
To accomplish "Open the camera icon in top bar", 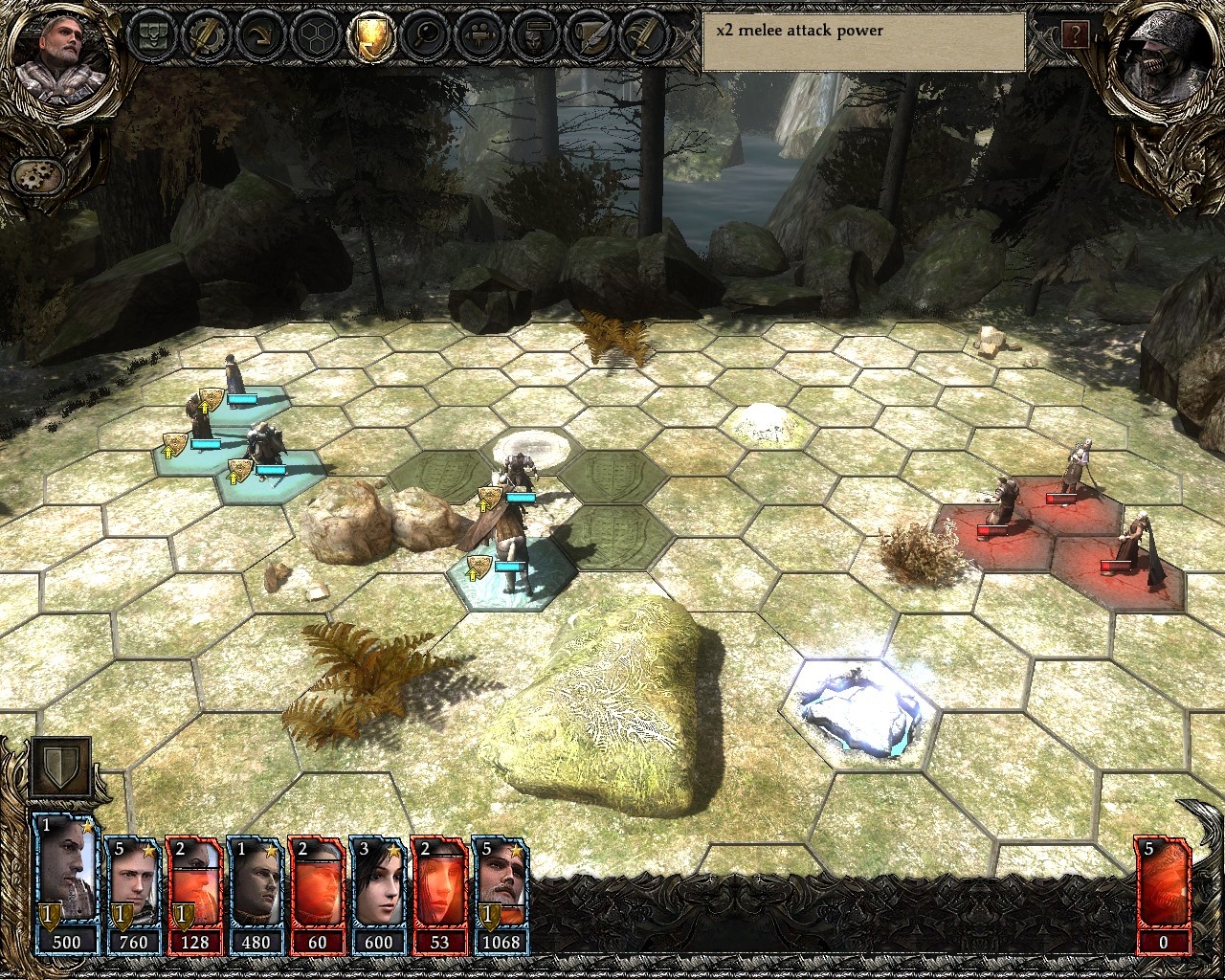I will [478, 36].
